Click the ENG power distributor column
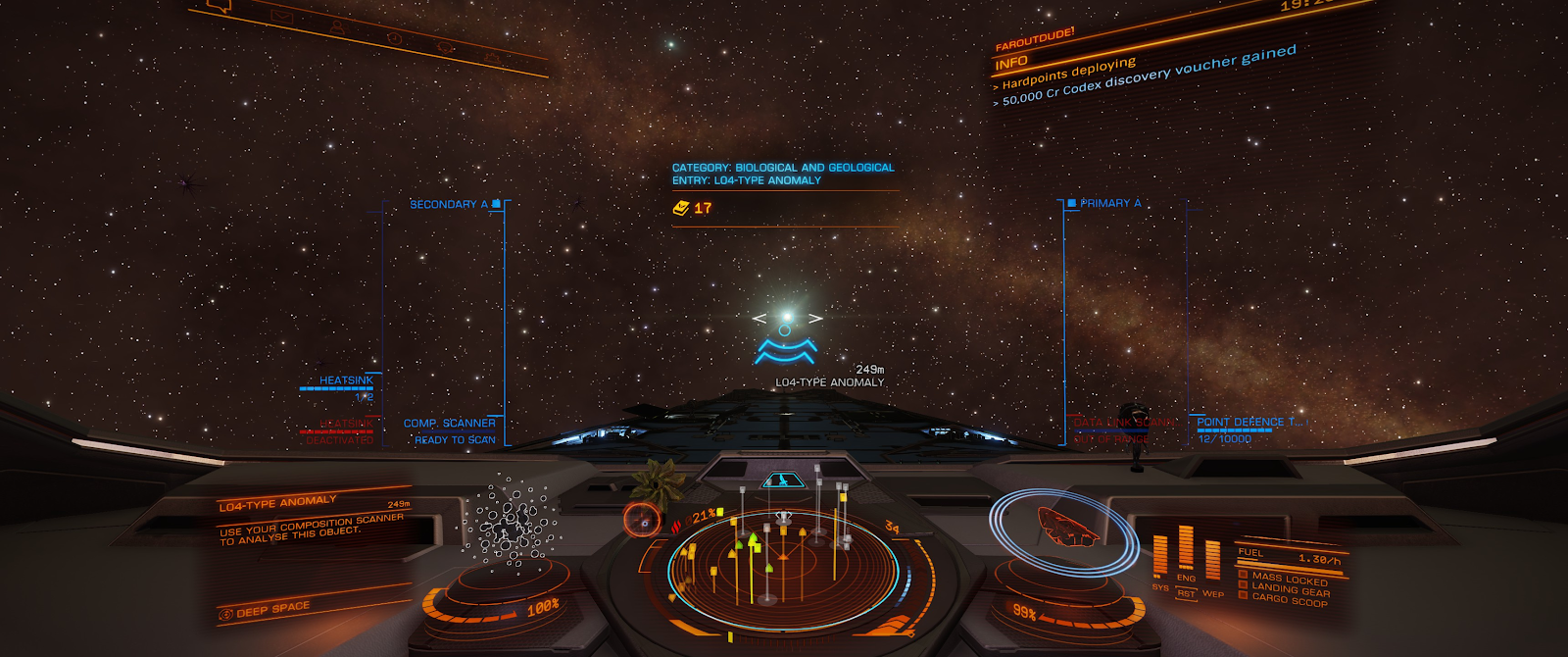The image size is (1568, 657). [x=1186, y=548]
